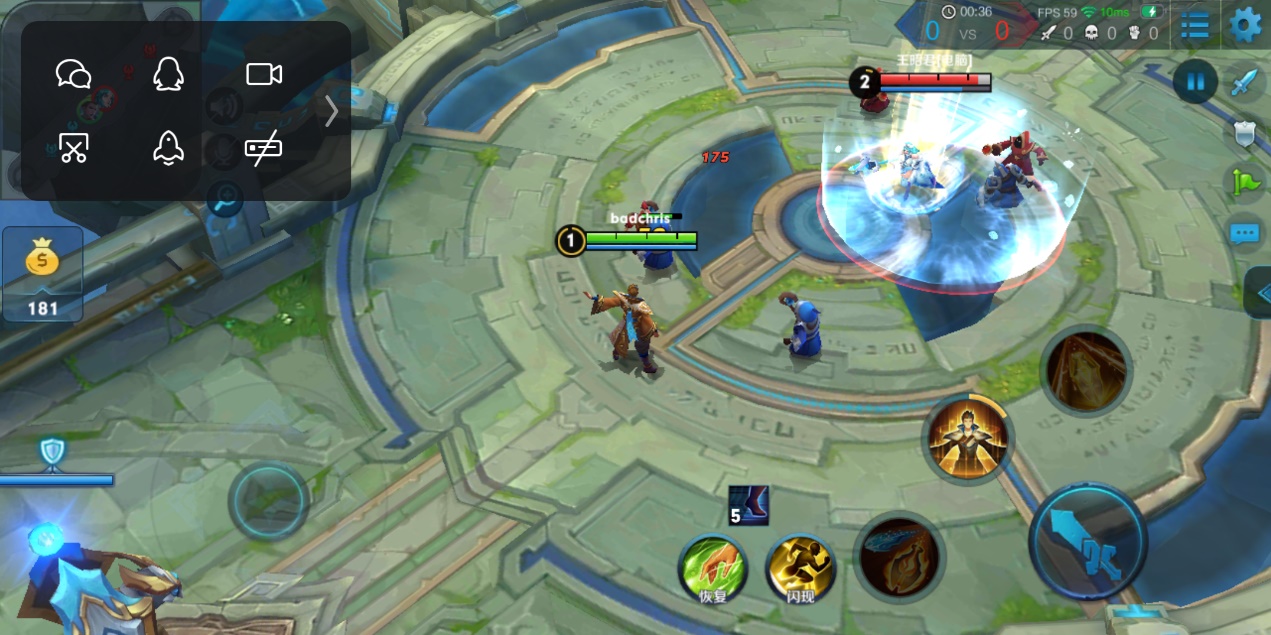Use the 恢复 restore summoner spell
Image resolution: width=1271 pixels, height=635 pixels.
pos(713,569)
